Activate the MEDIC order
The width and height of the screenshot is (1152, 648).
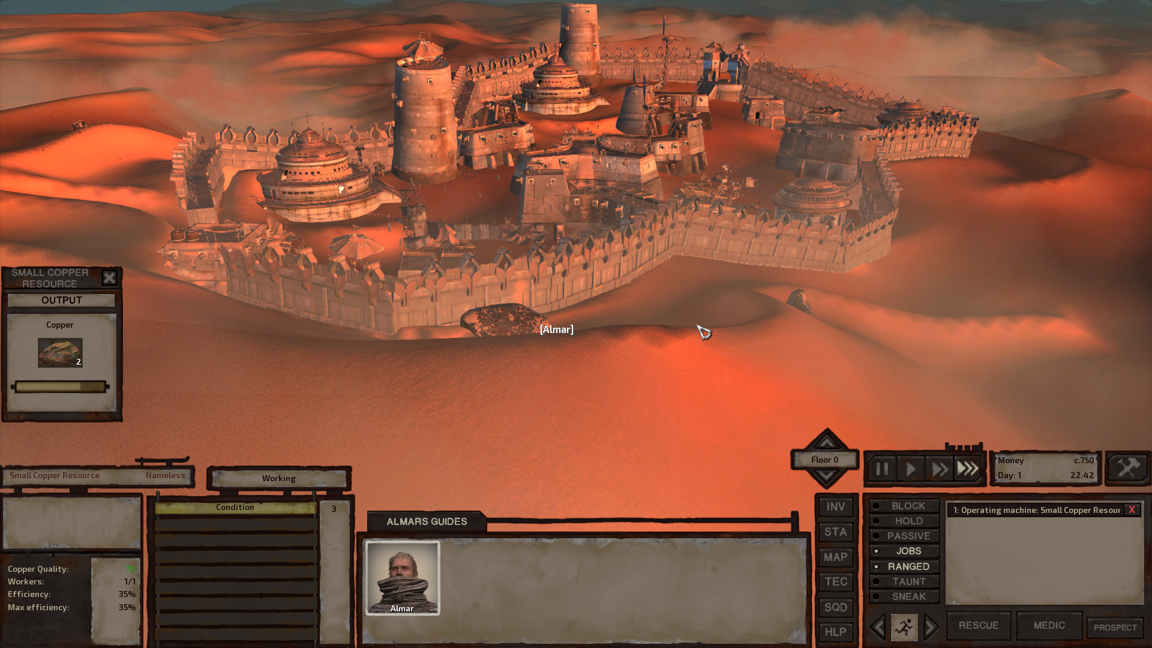click(x=1049, y=626)
